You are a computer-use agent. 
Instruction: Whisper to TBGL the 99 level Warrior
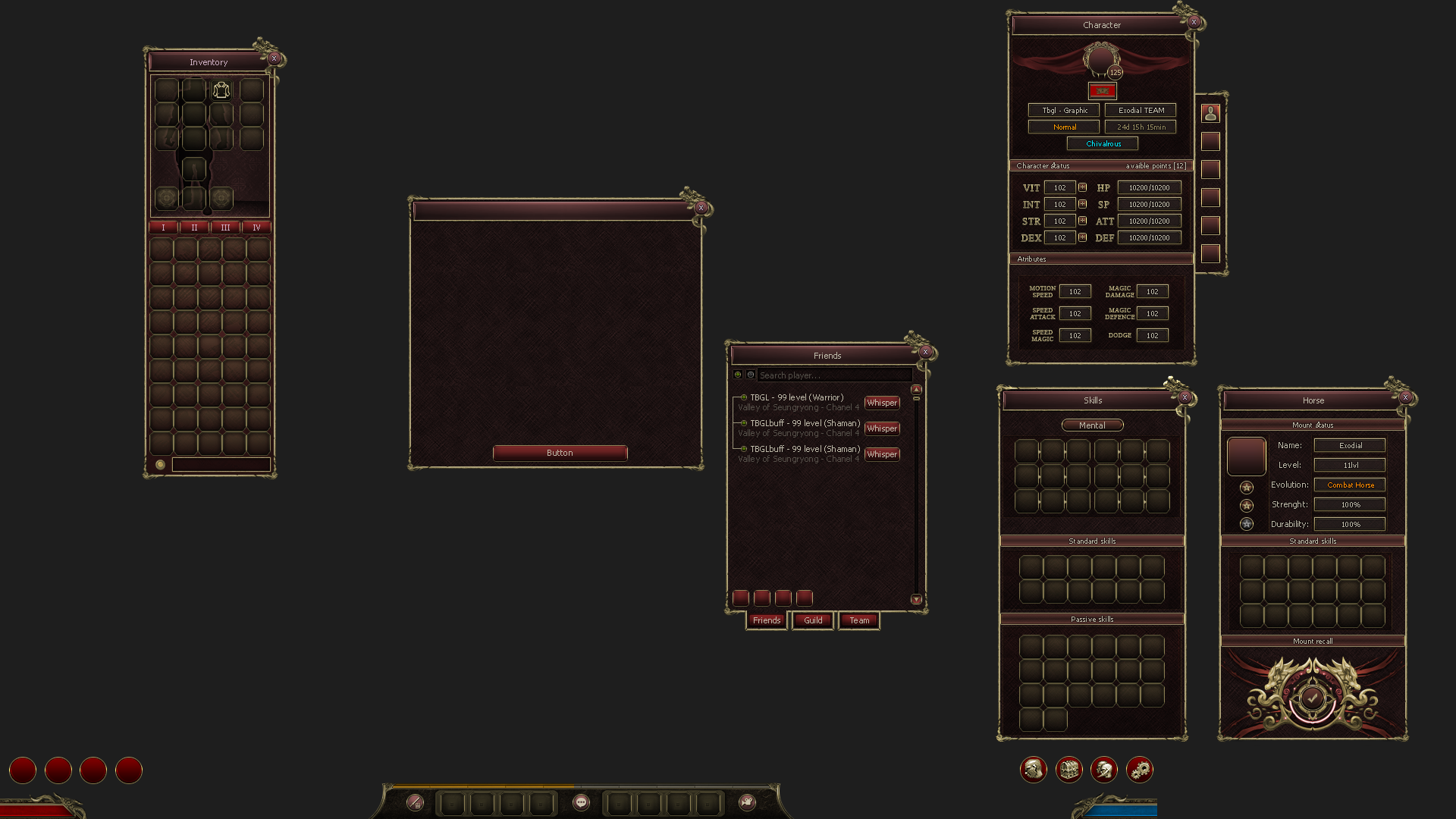[882, 403]
